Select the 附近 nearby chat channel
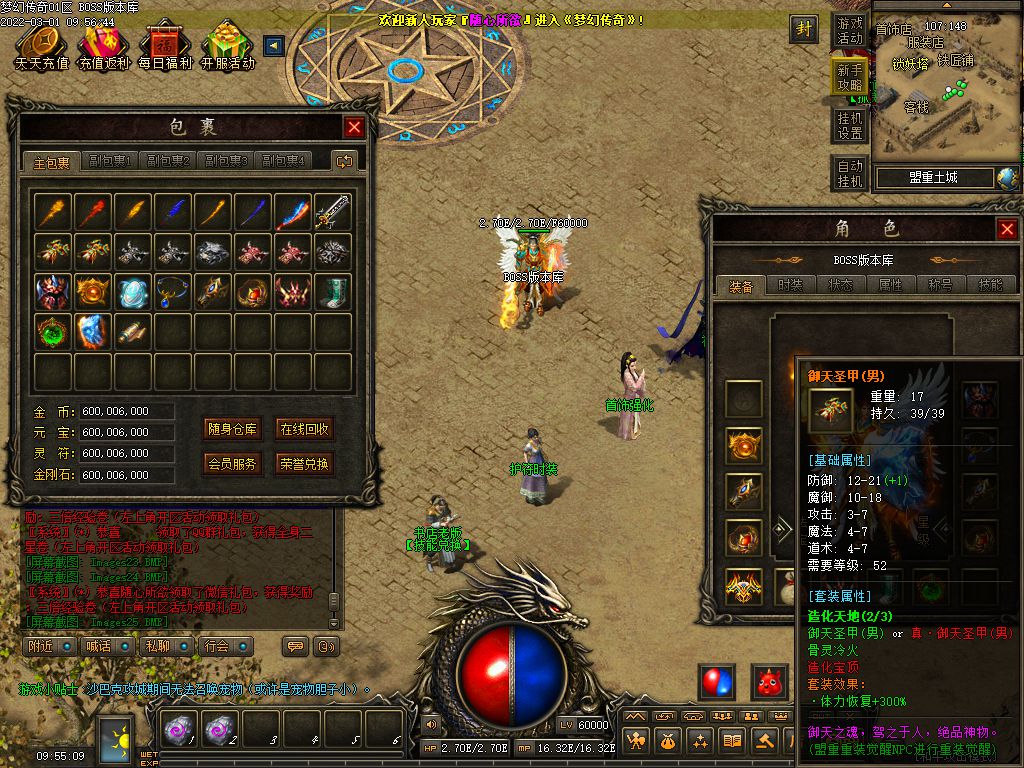Image resolution: width=1024 pixels, height=768 pixels. [x=48, y=646]
